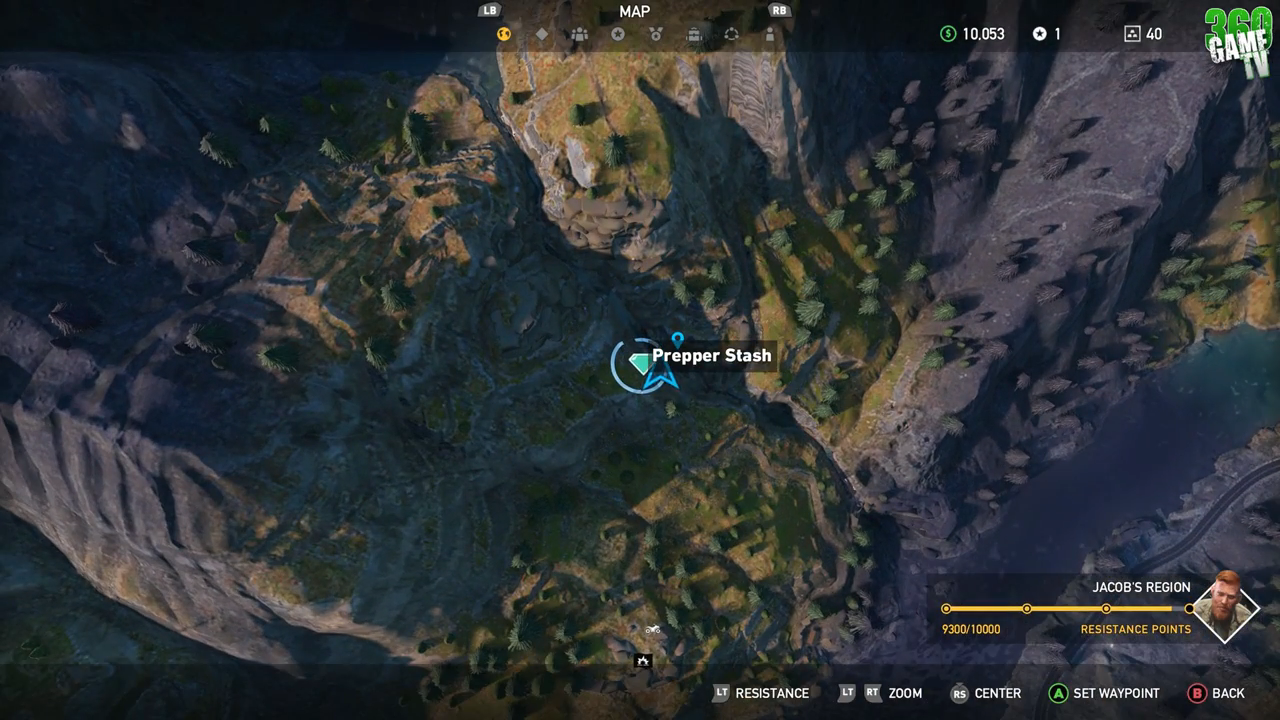Open the star Challenges icon

618,34
